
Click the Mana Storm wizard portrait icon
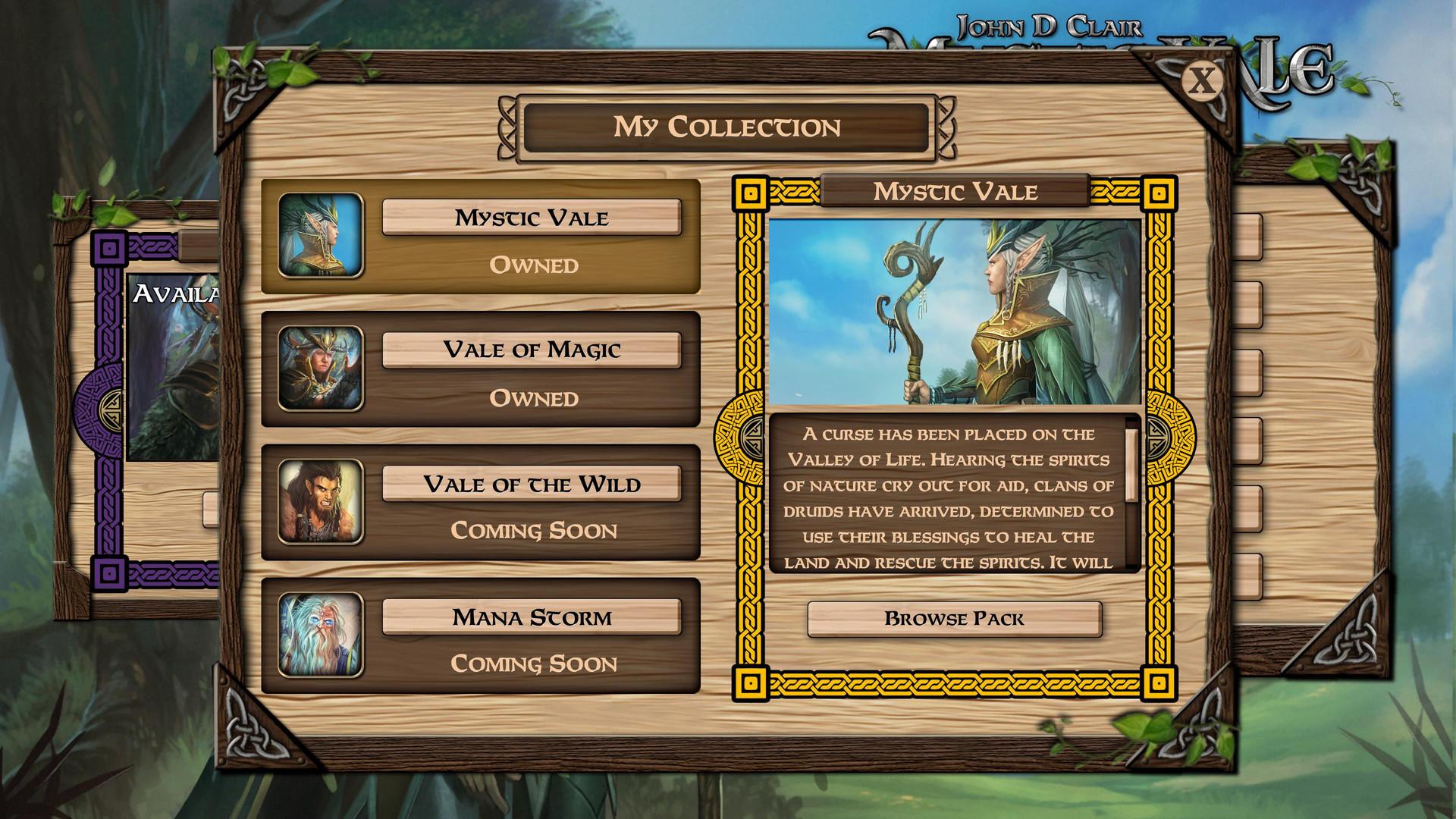322,635
